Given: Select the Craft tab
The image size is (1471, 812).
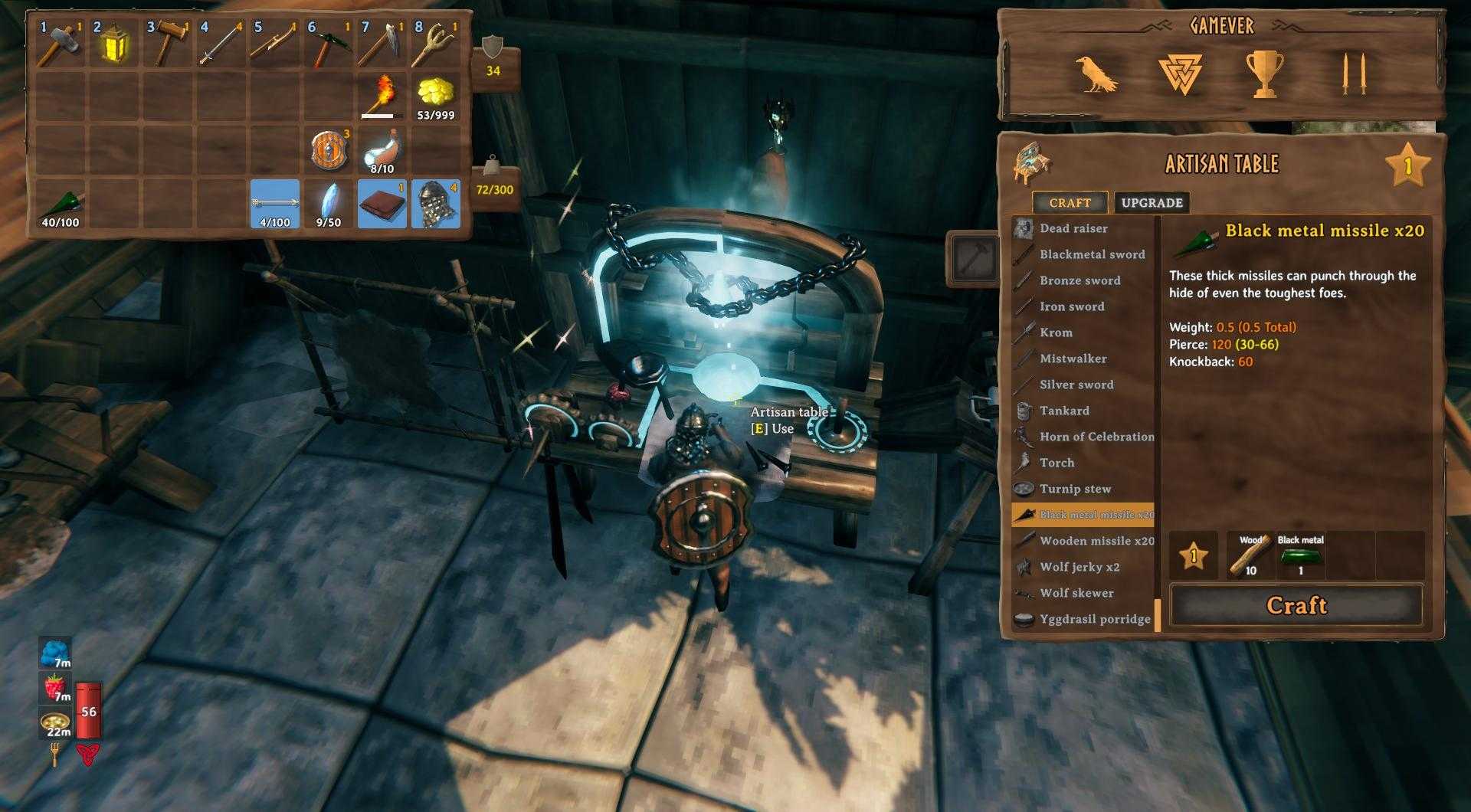Looking at the screenshot, I should [1070, 203].
